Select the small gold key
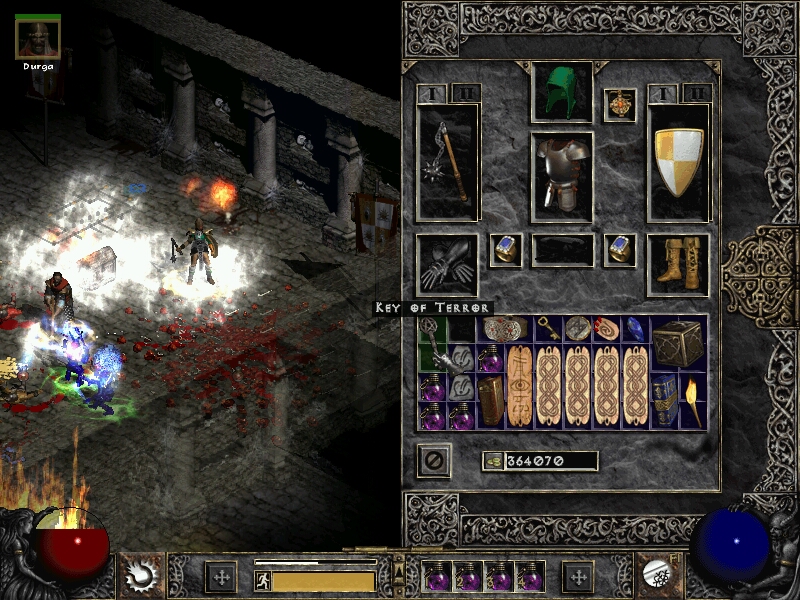The height and width of the screenshot is (600, 800). [x=548, y=328]
